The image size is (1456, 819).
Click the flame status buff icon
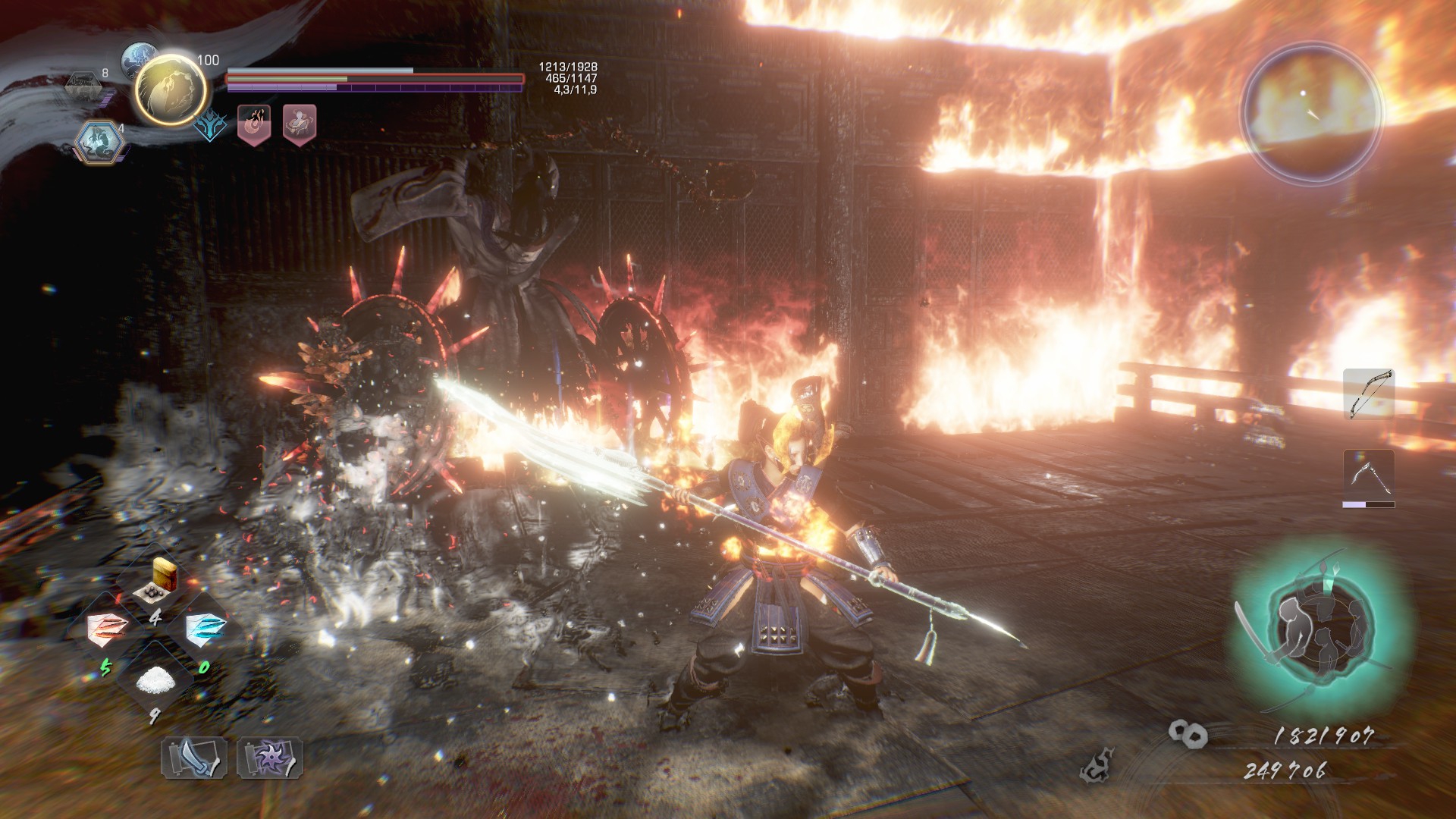pos(254,124)
